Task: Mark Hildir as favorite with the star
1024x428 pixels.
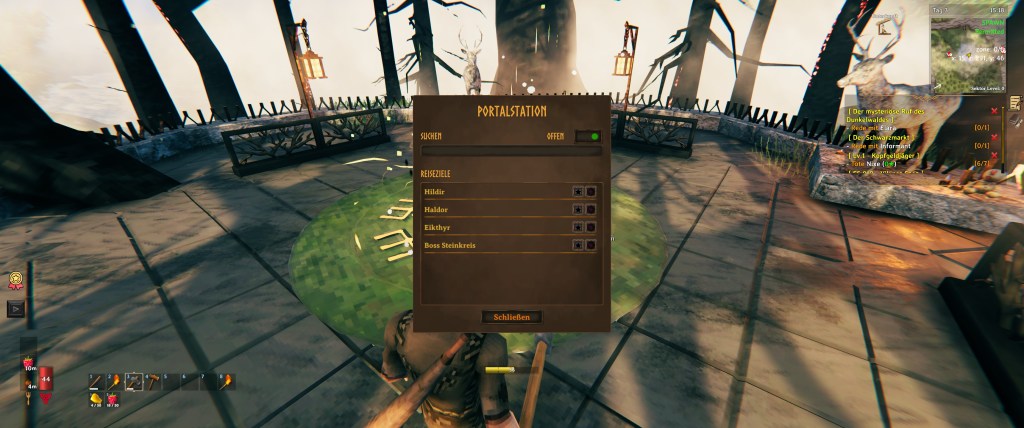Action: click(577, 190)
